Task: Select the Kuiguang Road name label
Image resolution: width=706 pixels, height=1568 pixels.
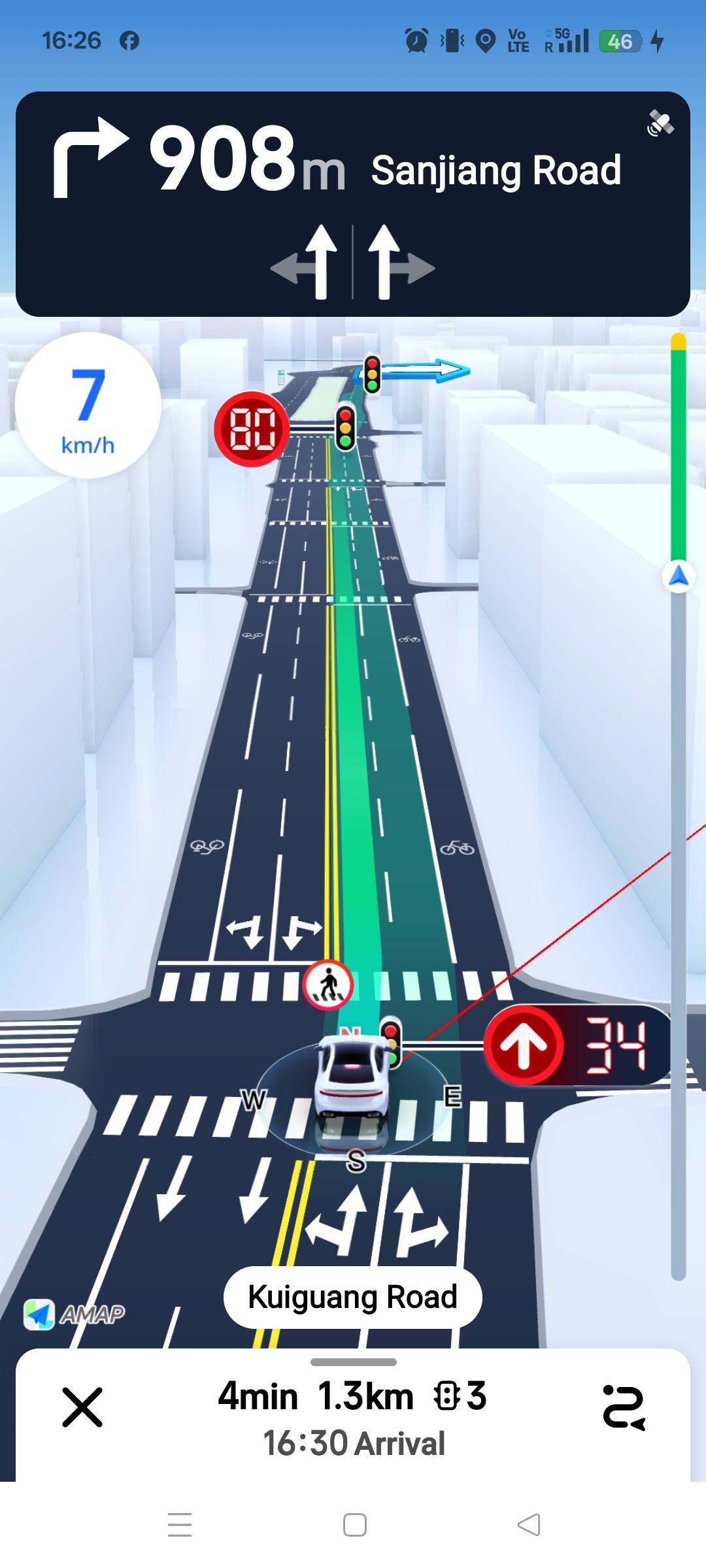Action: [353, 1298]
